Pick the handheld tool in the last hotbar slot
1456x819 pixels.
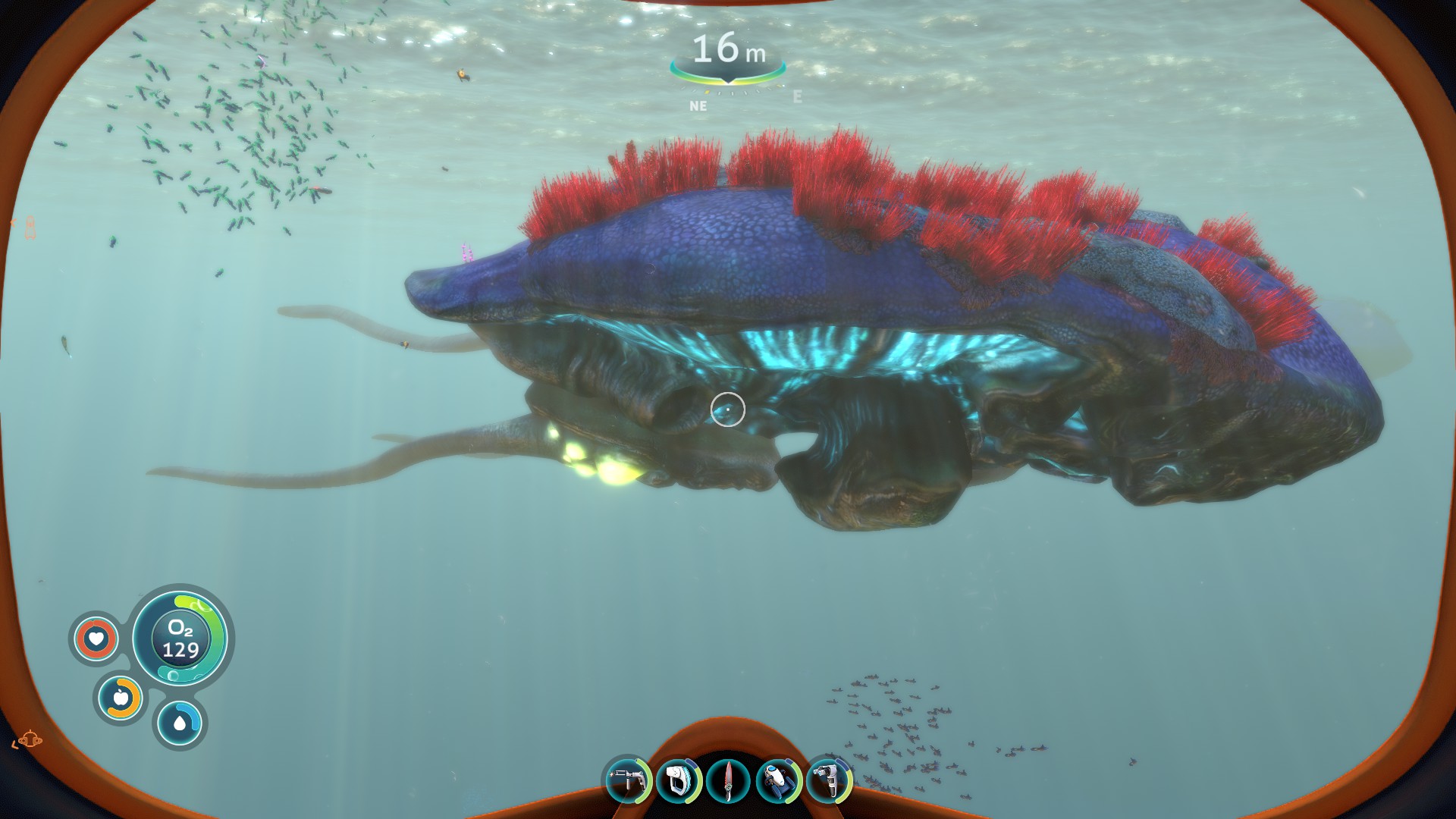click(828, 780)
